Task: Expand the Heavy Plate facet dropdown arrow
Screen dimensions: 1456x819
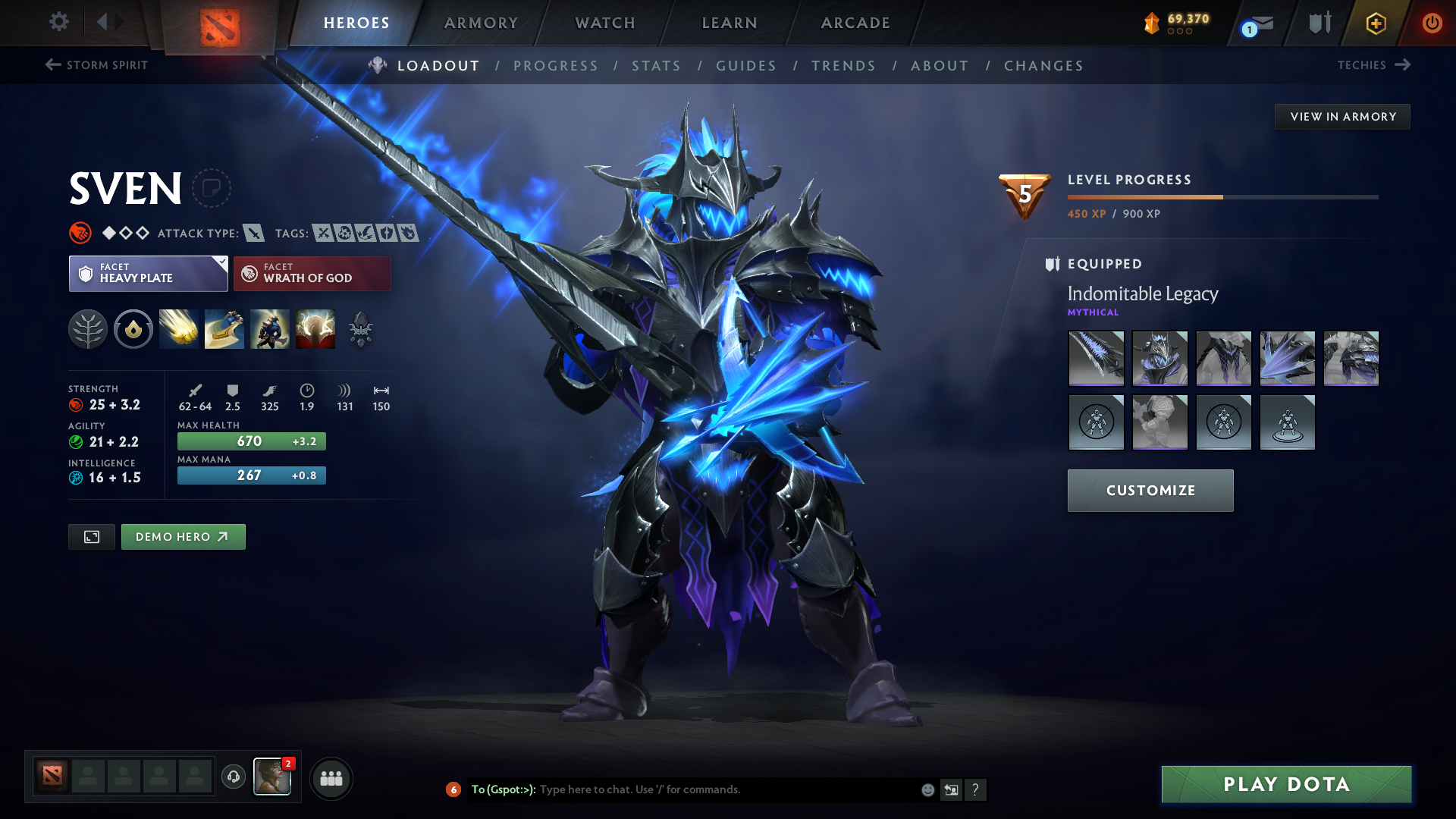Action: pos(221,262)
